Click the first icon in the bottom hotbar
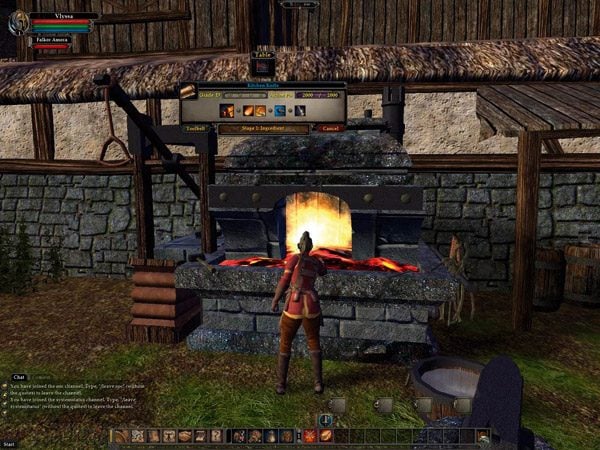The image size is (600, 450). (120, 436)
